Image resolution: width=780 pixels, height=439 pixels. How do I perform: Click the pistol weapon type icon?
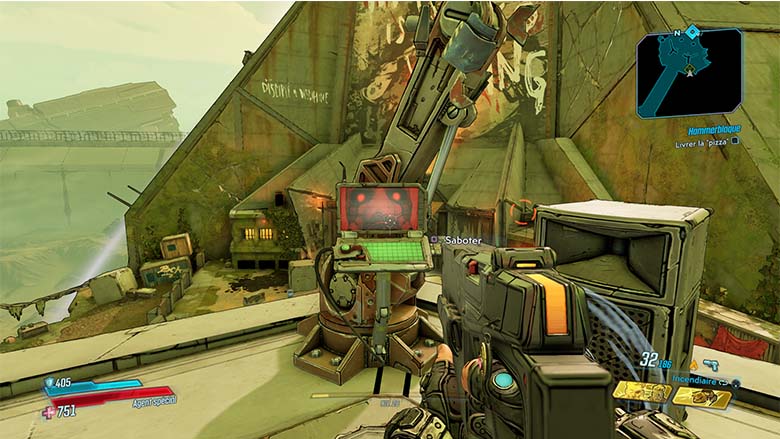pyautogui.click(x=711, y=366)
